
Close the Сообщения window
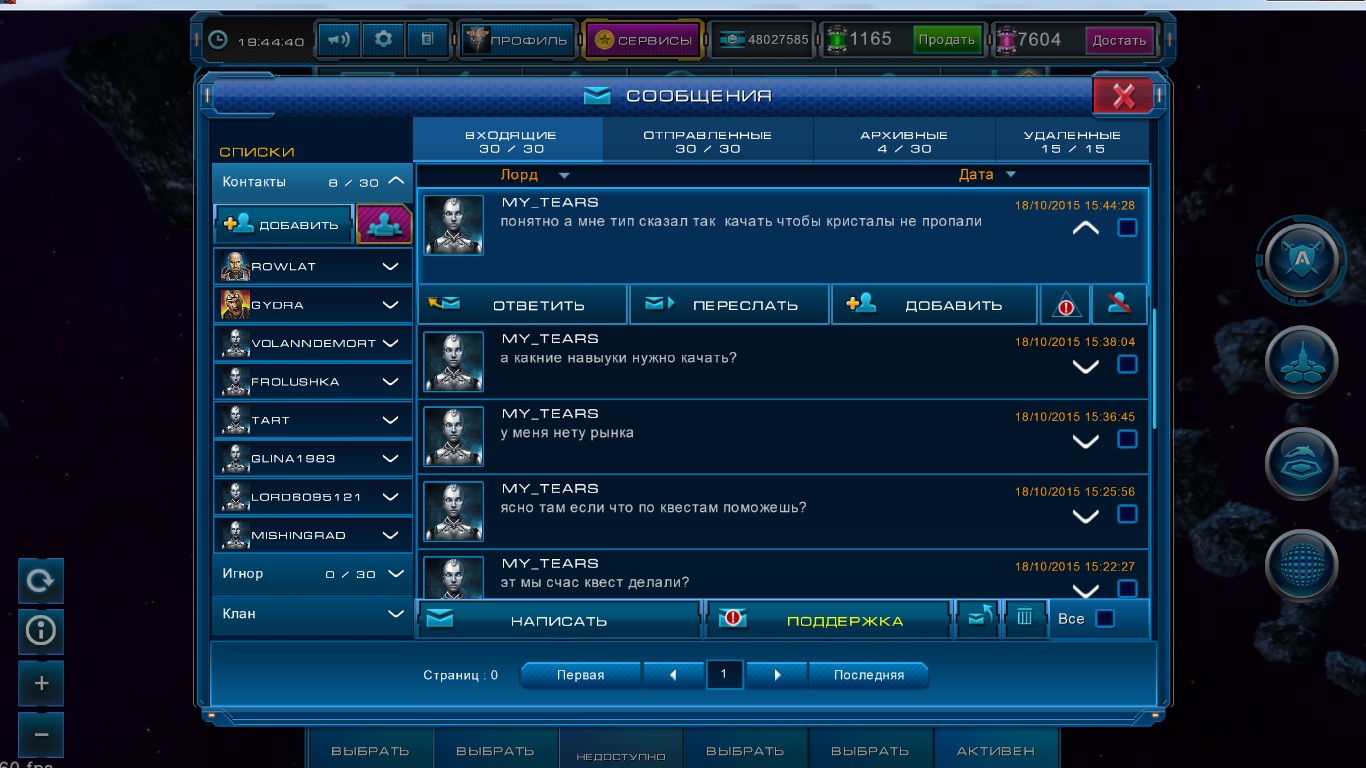point(1123,96)
